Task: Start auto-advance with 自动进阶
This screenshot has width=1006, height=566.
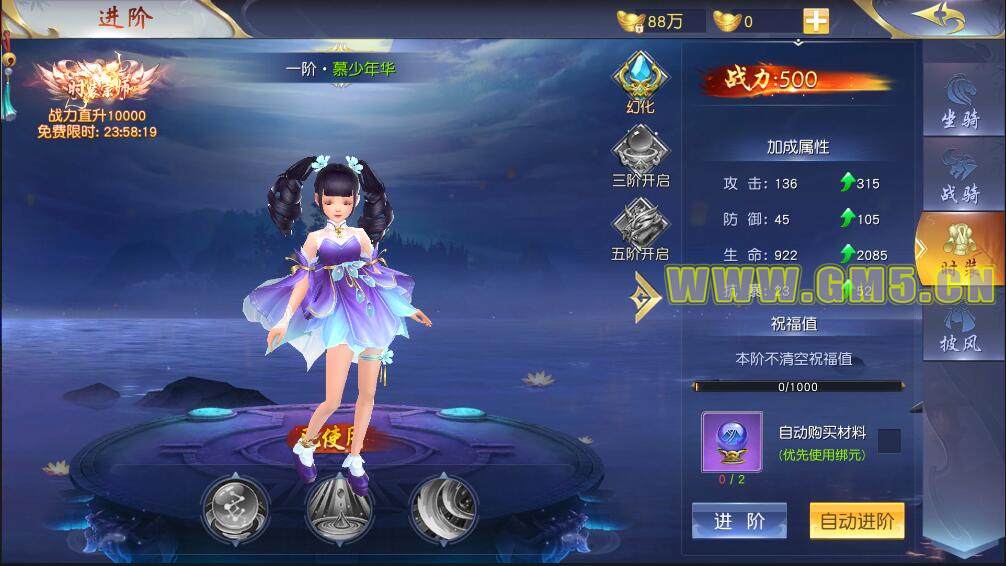Action: (x=856, y=521)
